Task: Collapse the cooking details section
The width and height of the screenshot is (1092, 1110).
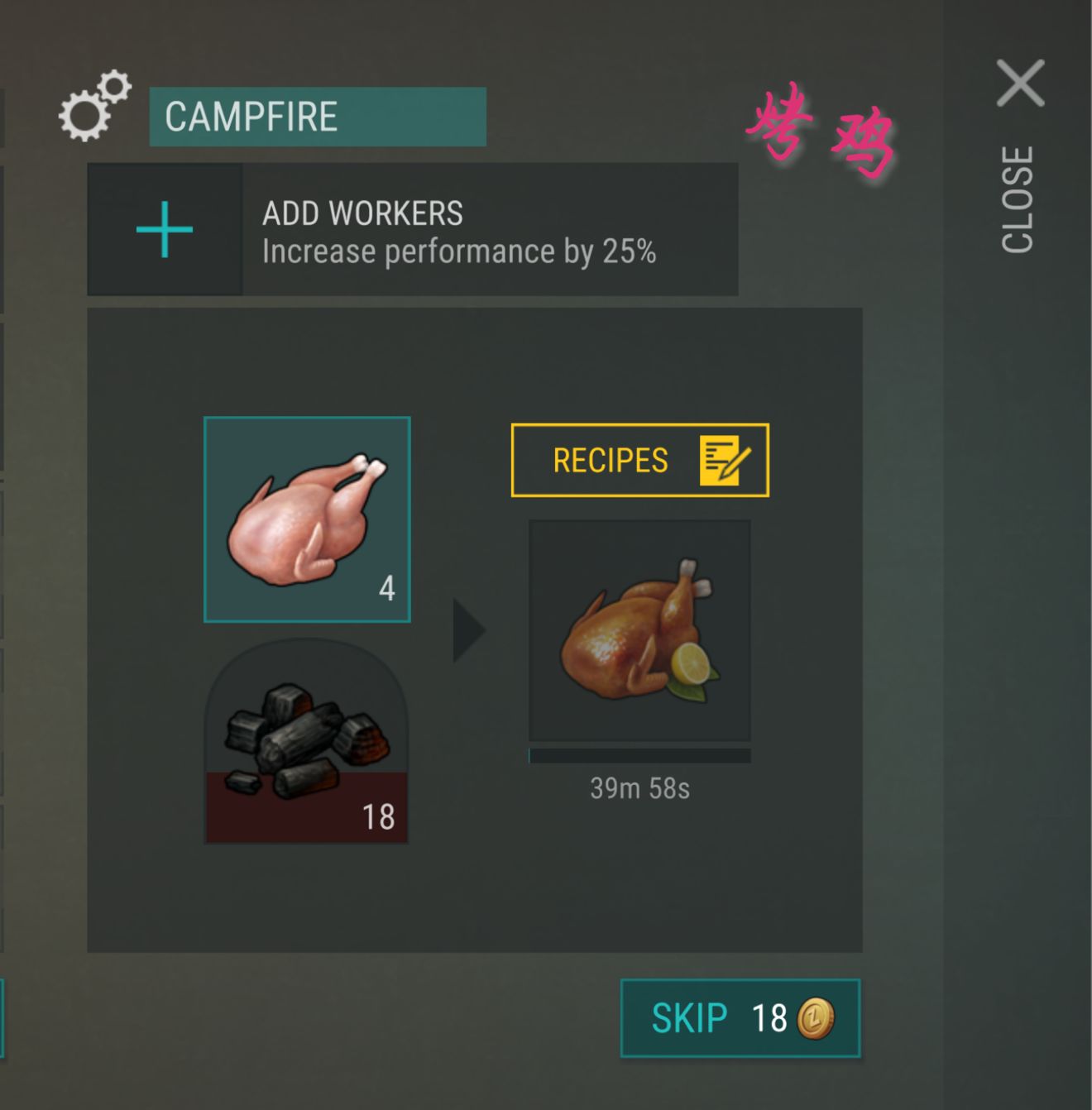Action: click(x=473, y=629)
